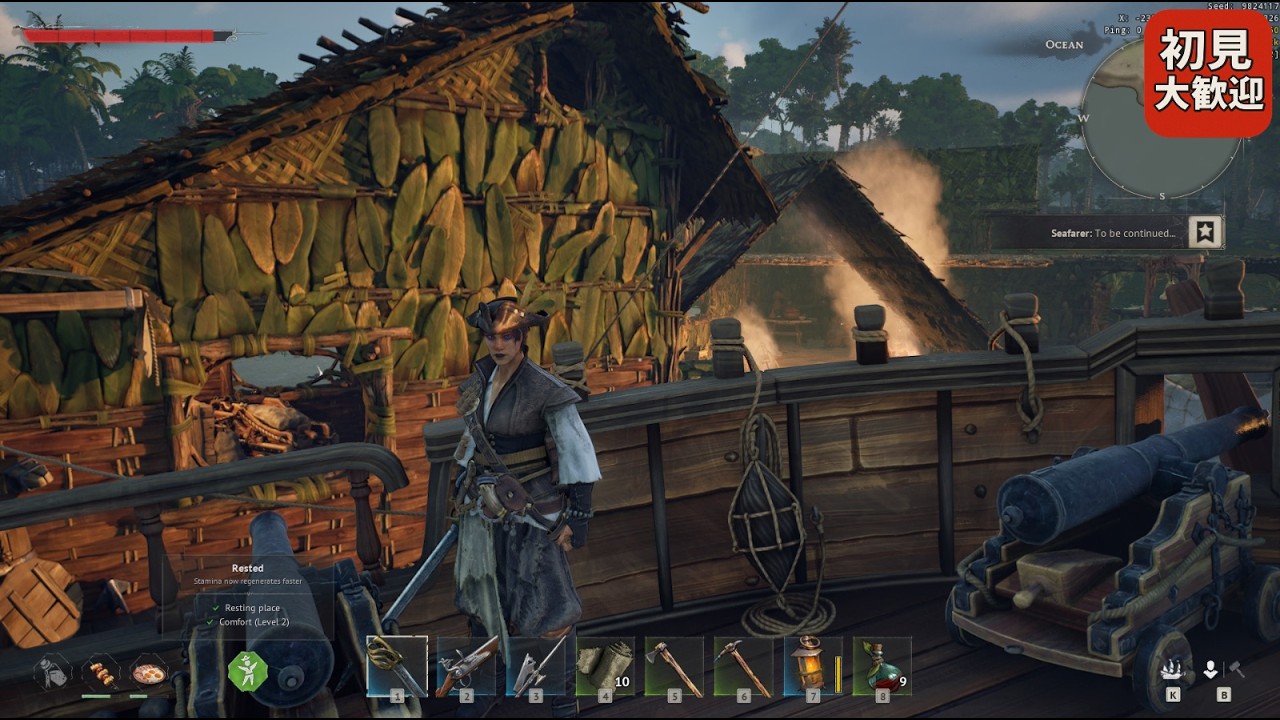Click the green Rested buff icon
The image size is (1280, 720).
click(x=247, y=671)
